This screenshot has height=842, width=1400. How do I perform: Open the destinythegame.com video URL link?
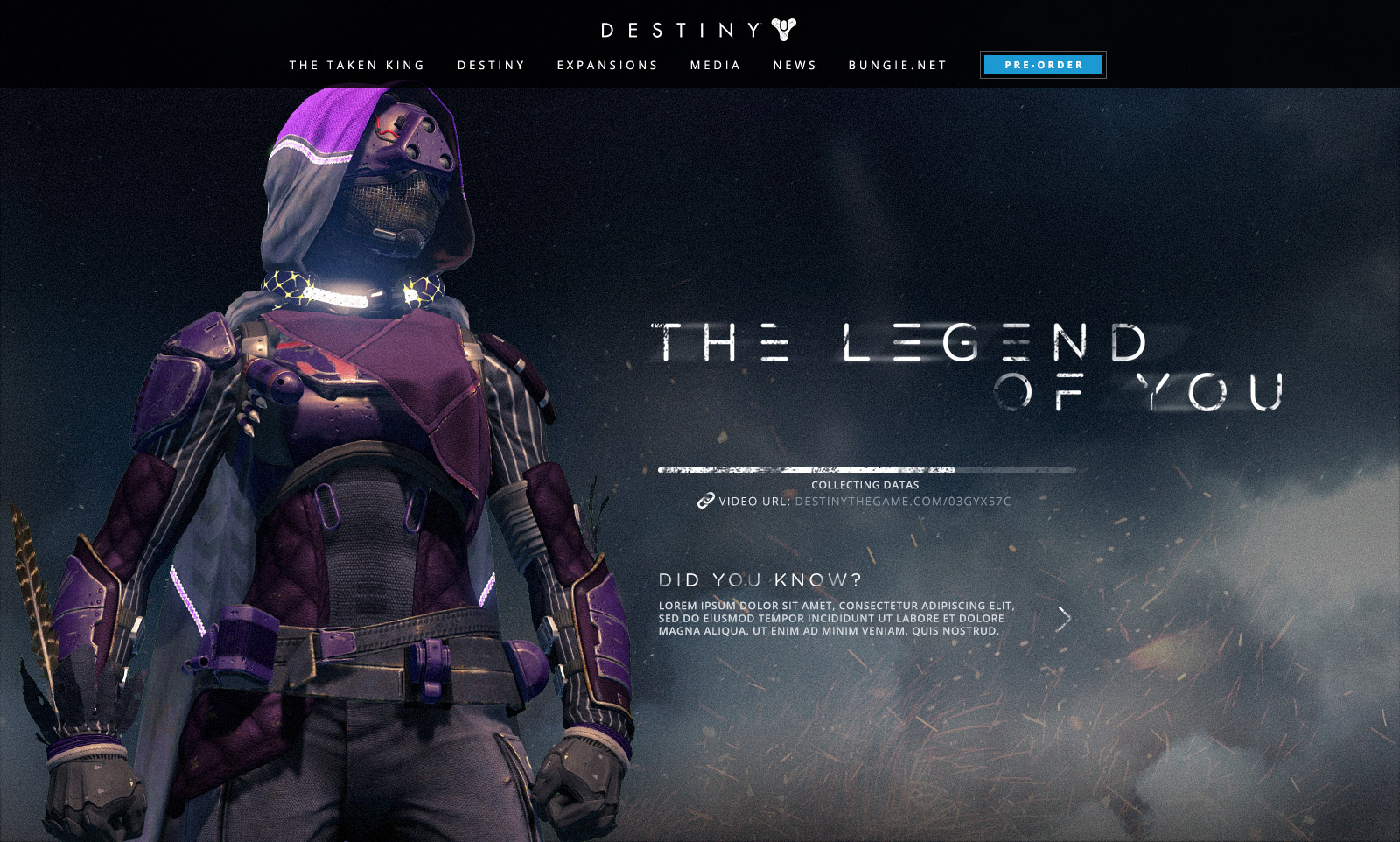click(x=902, y=502)
